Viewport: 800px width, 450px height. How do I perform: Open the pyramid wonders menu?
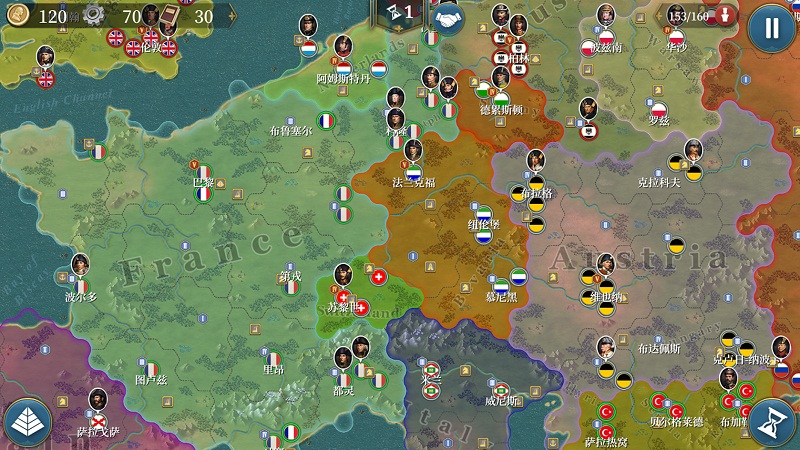click(28, 422)
